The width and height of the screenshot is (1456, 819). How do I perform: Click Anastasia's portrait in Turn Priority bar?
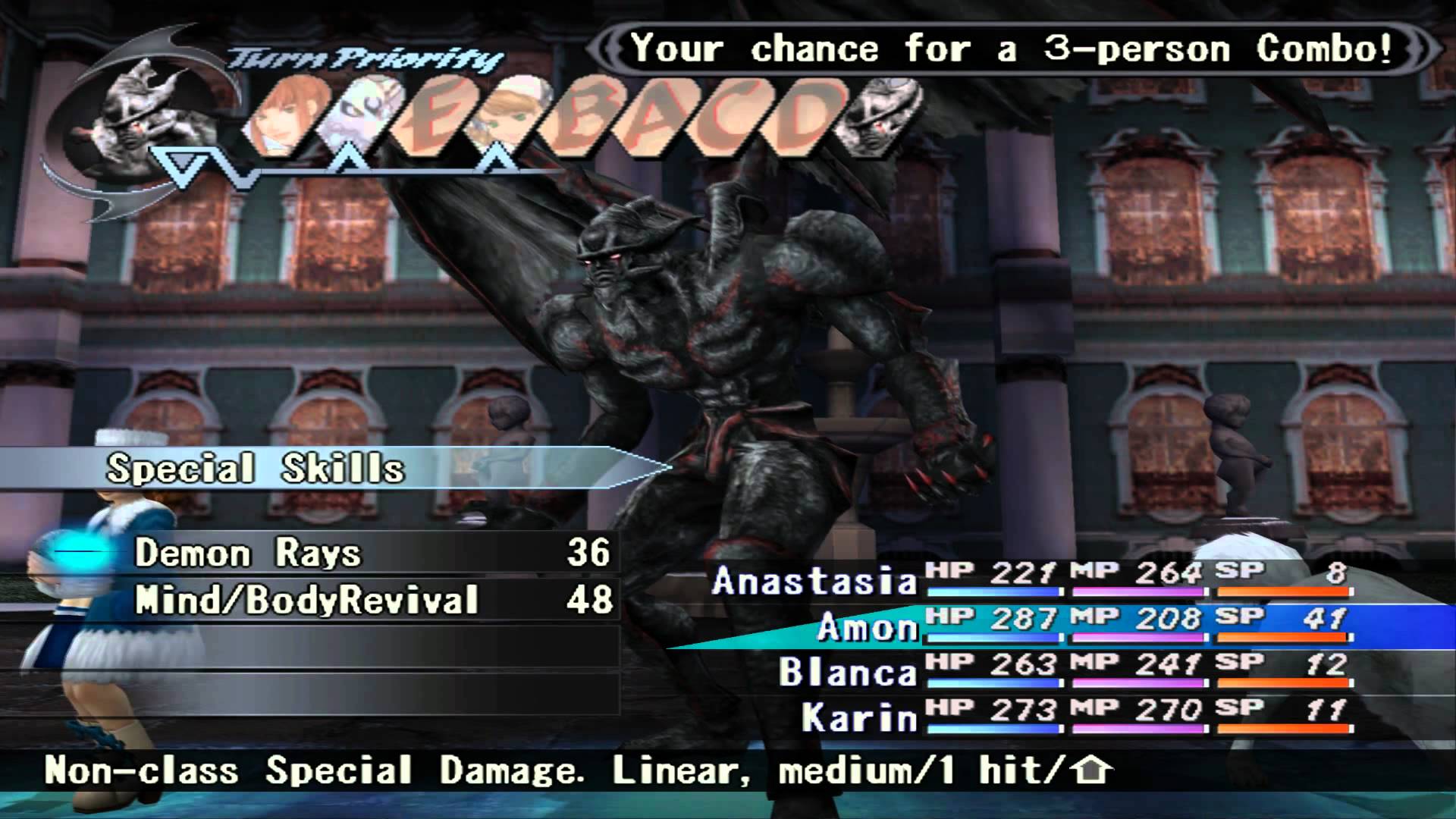click(x=500, y=118)
